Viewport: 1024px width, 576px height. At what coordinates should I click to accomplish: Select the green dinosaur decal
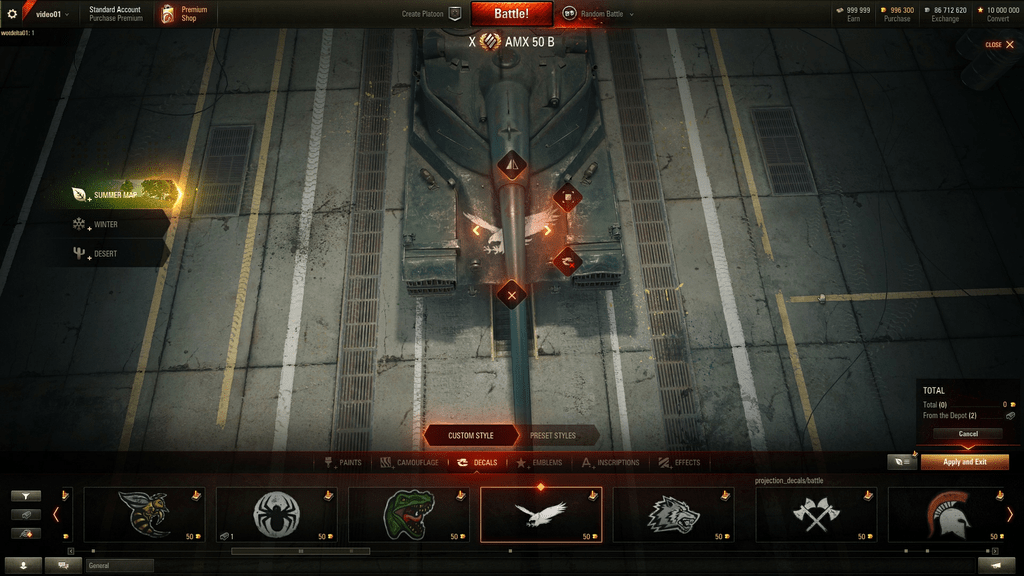409,514
